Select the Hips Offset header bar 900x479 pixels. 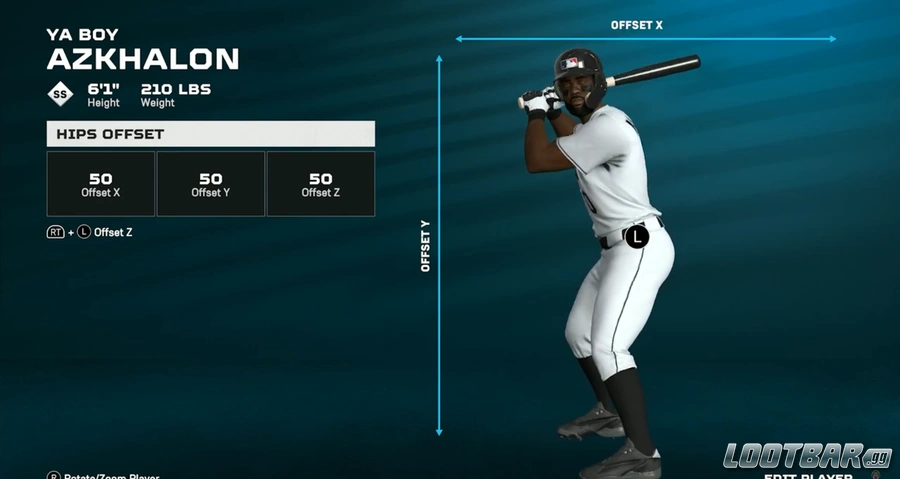[210, 134]
